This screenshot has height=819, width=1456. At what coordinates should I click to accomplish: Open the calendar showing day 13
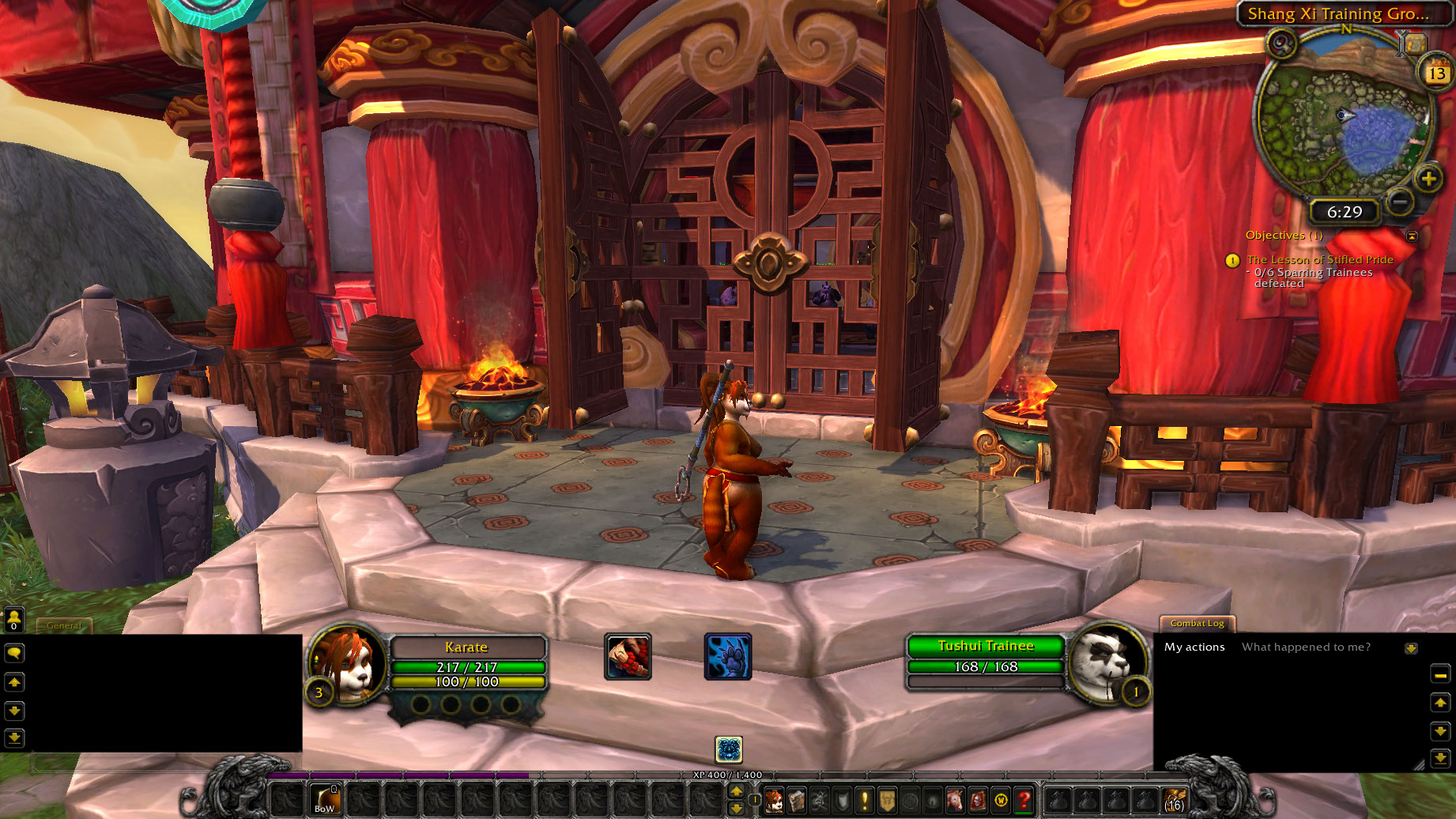click(1436, 73)
